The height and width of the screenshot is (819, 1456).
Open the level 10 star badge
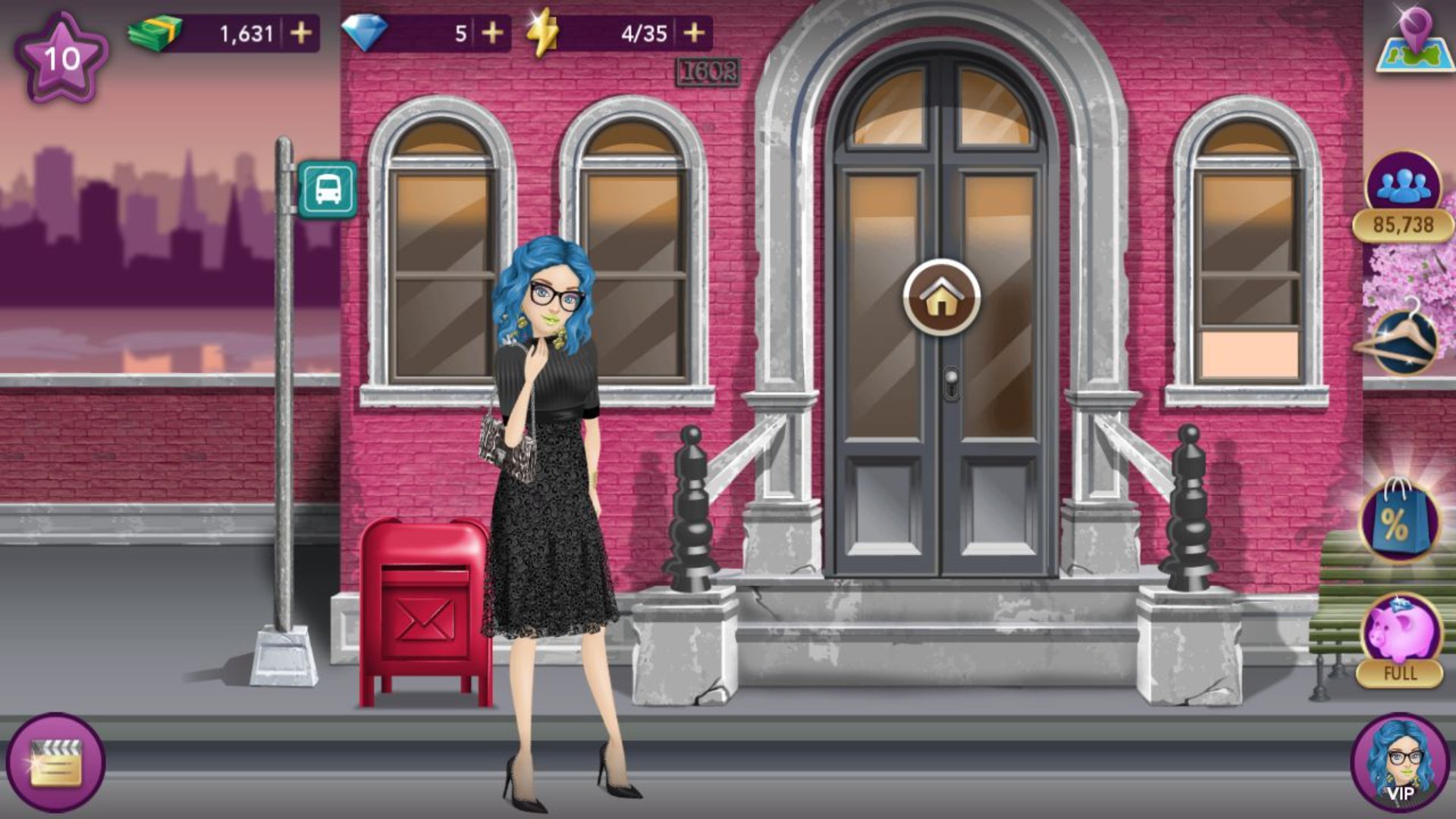click(61, 58)
